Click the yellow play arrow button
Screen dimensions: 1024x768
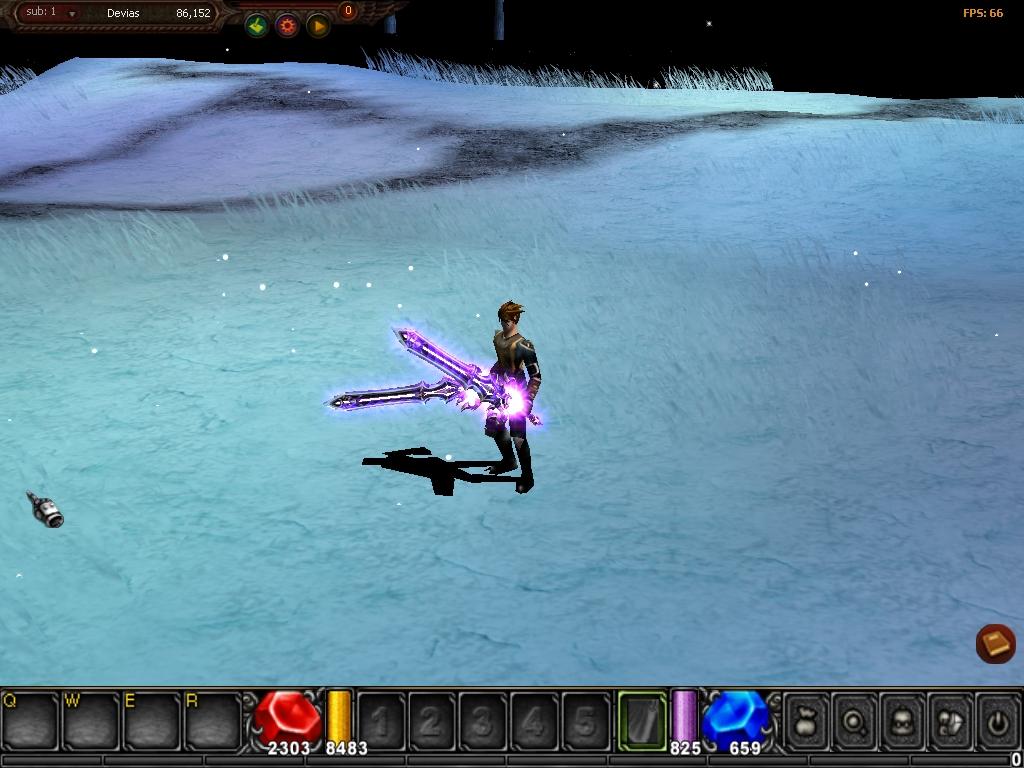click(318, 26)
